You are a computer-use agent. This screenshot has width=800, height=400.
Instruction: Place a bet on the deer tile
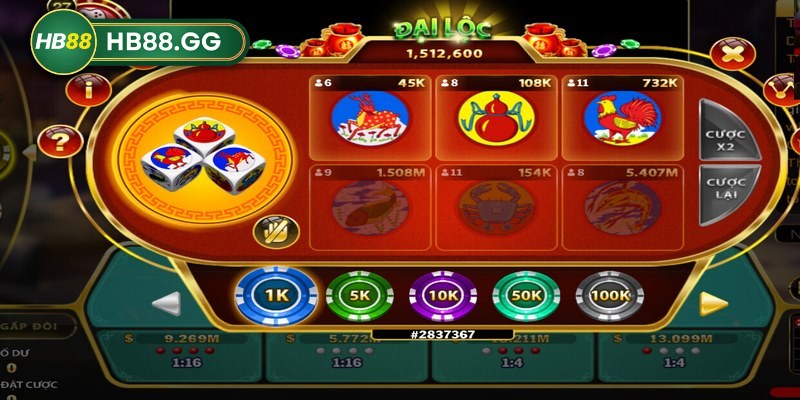(370, 117)
